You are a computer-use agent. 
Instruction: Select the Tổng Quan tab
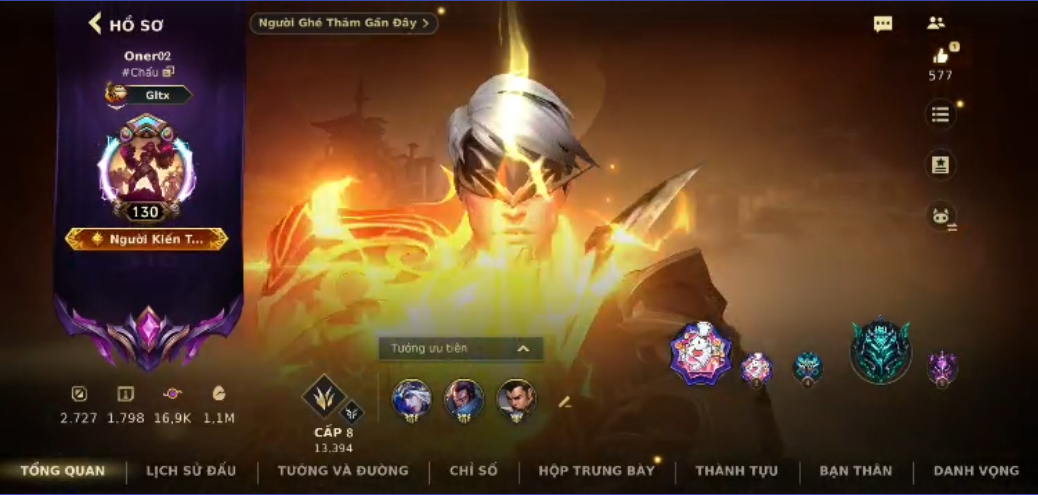tap(62, 471)
